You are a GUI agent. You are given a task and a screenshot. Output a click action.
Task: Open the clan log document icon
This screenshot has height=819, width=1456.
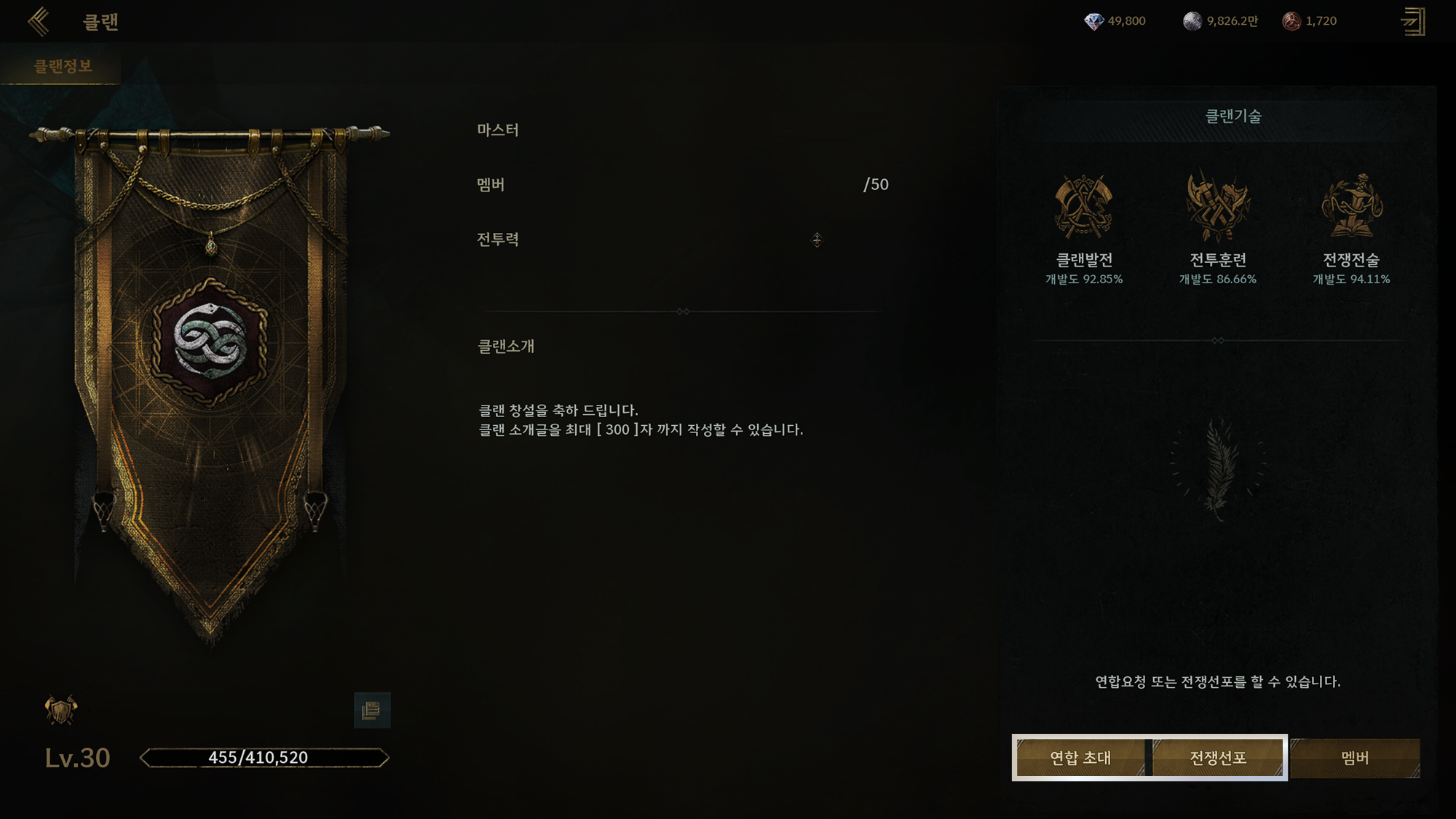pos(372,710)
